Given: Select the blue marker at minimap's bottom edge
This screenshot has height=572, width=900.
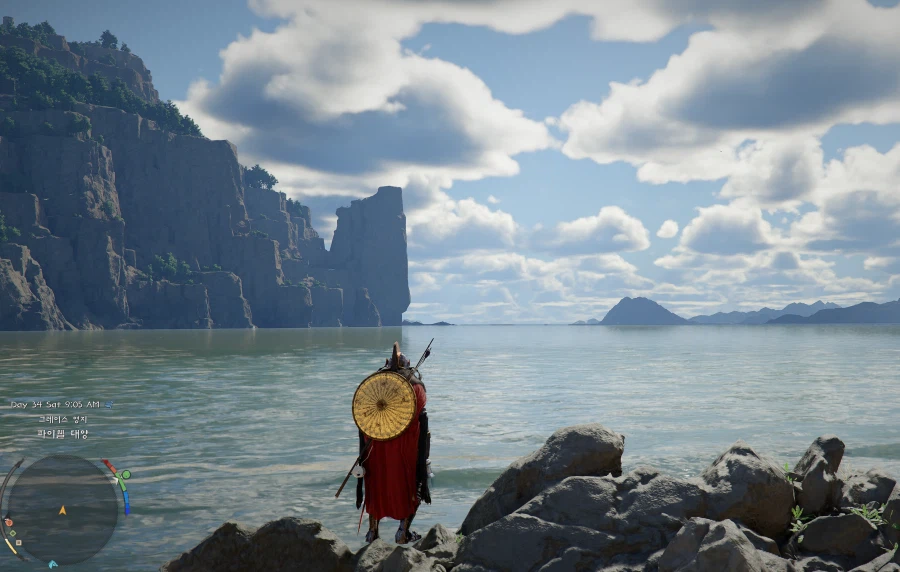Looking at the screenshot, I should click(52, 564).
